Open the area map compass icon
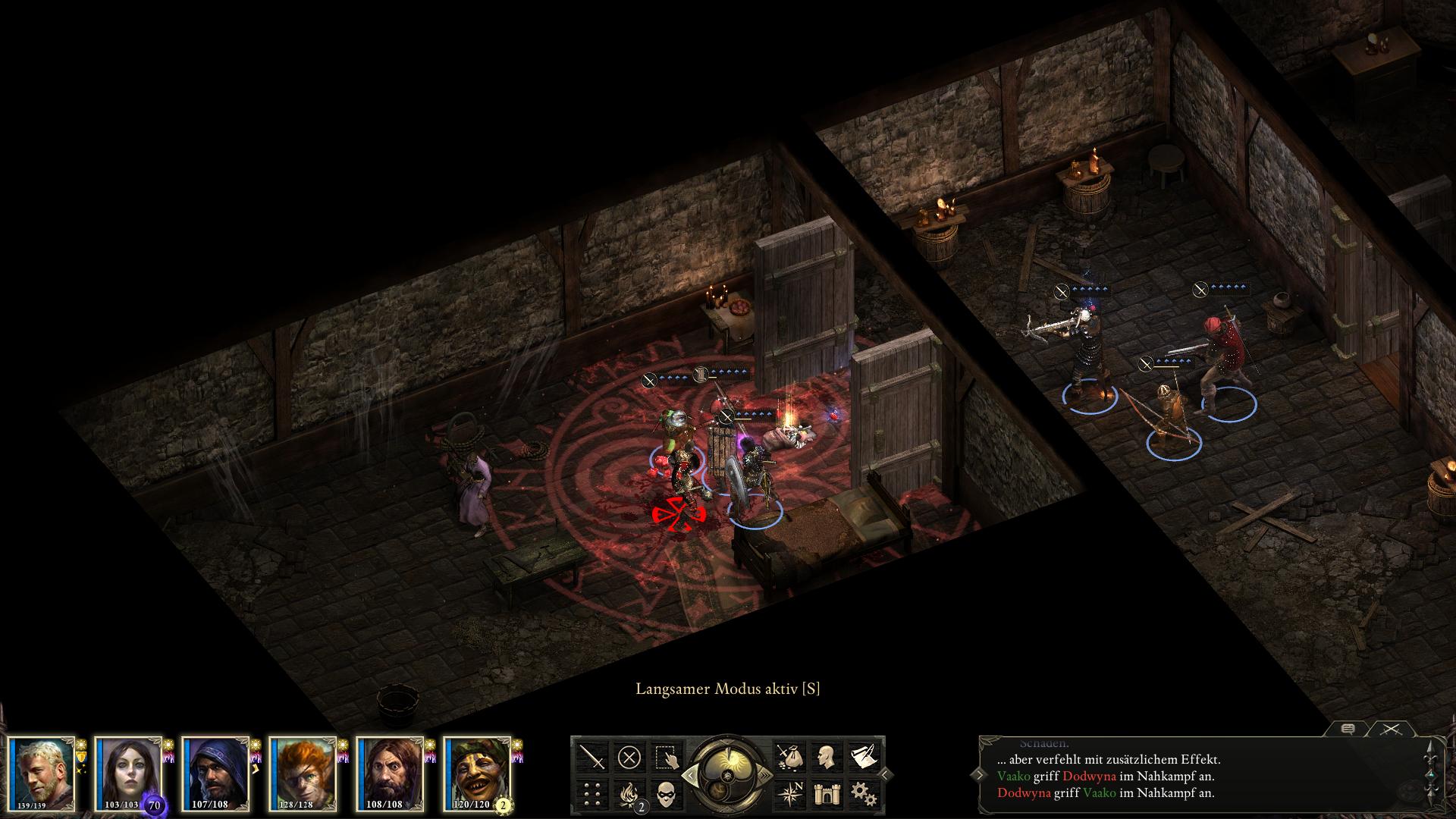The image size is (1456, 819). coord(788,794)
